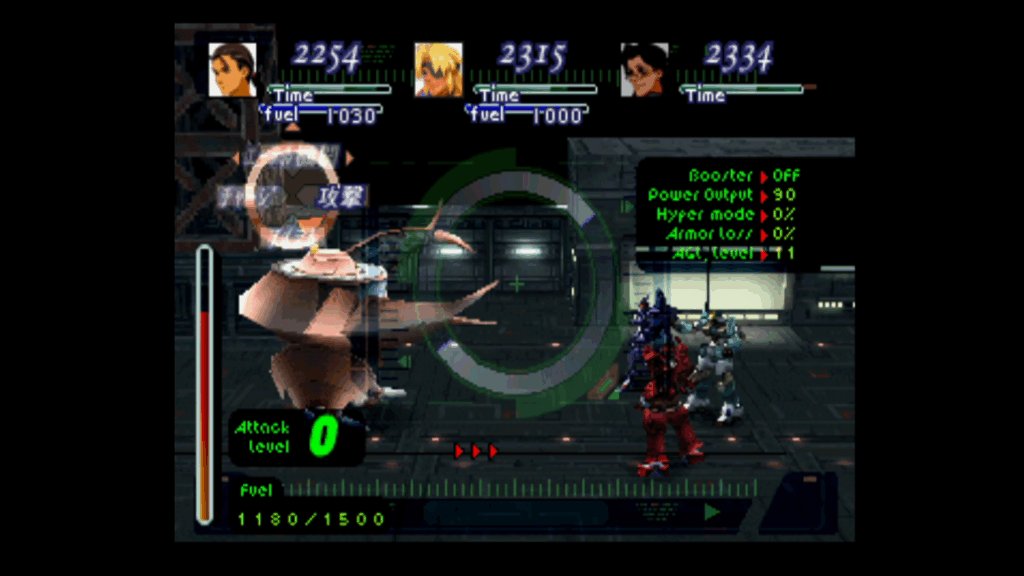Select the glasses-wearing pilot's portrait

[644, 70]
